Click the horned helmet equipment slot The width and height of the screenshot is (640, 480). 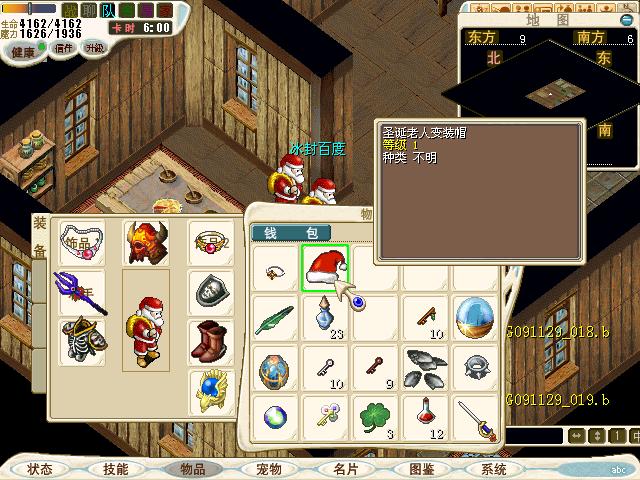pyautogui.click(x=145, y=243)
